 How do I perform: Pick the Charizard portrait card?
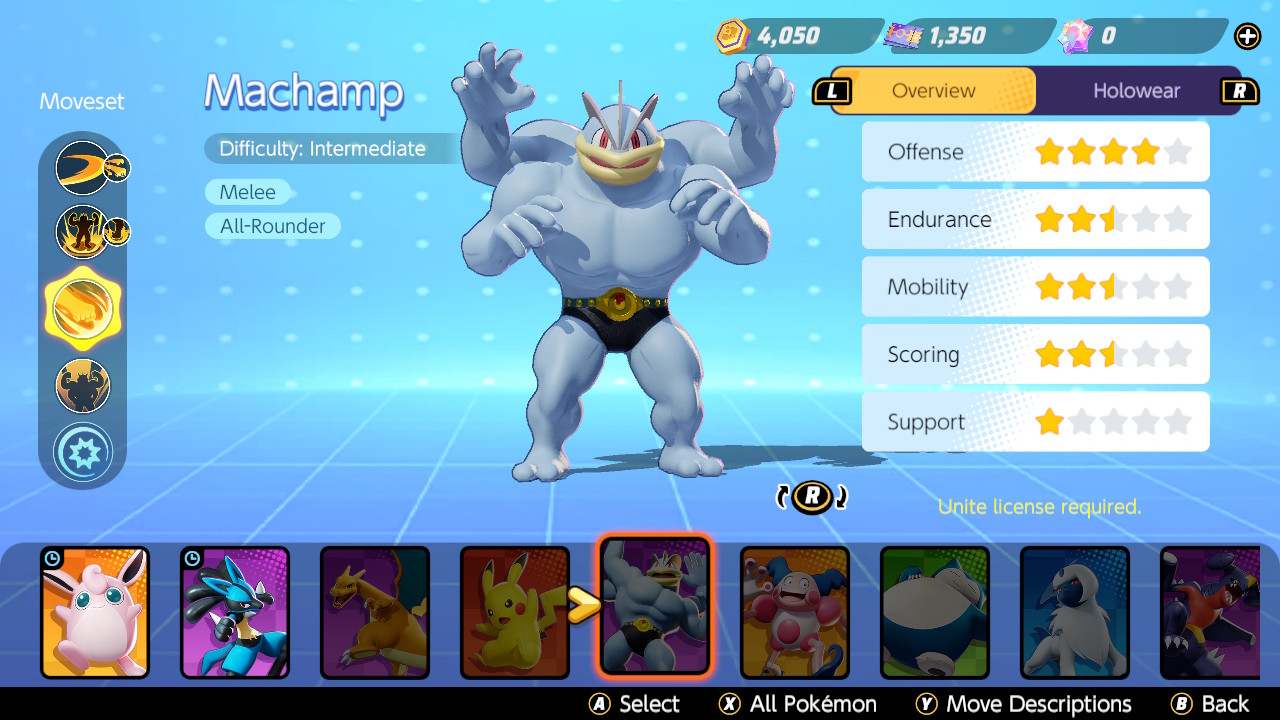click(375, 612)
